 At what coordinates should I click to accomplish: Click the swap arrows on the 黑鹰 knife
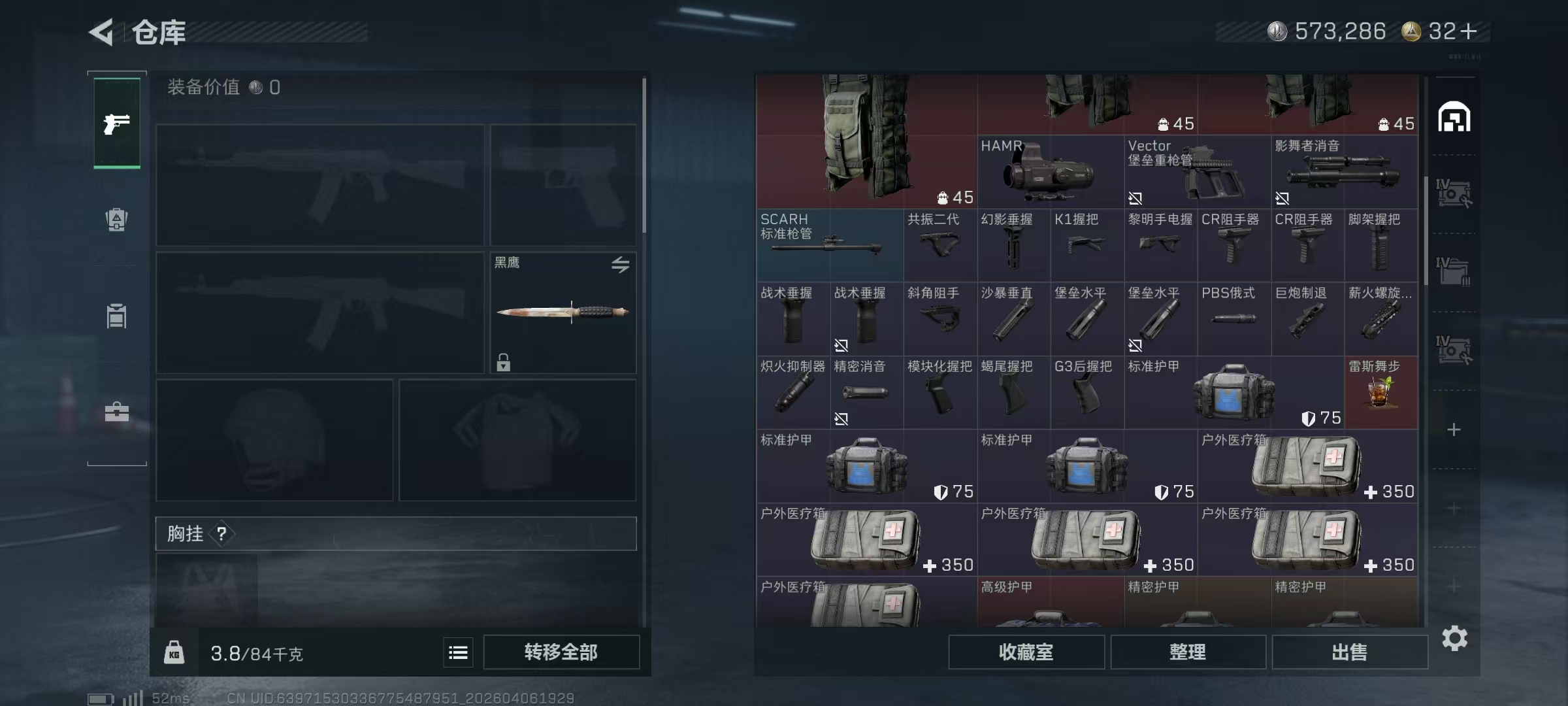tap(621, 265)
